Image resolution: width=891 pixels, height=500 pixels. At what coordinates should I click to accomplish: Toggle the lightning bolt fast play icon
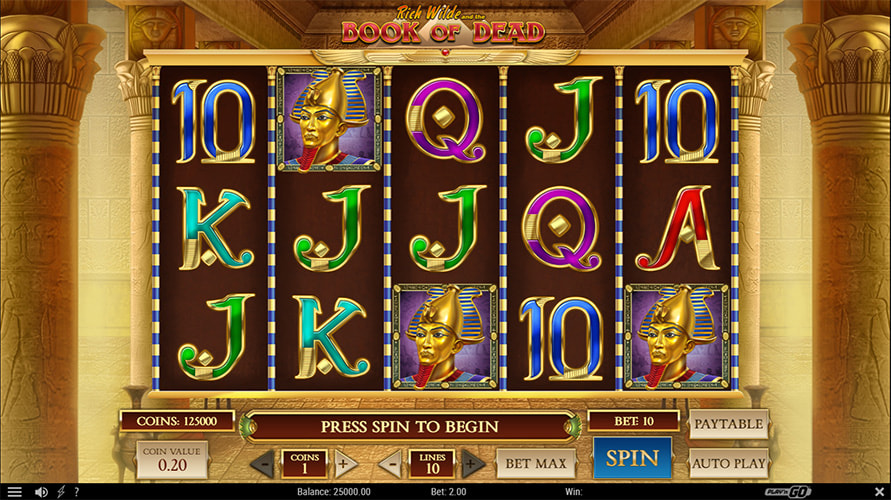point(61,492)
